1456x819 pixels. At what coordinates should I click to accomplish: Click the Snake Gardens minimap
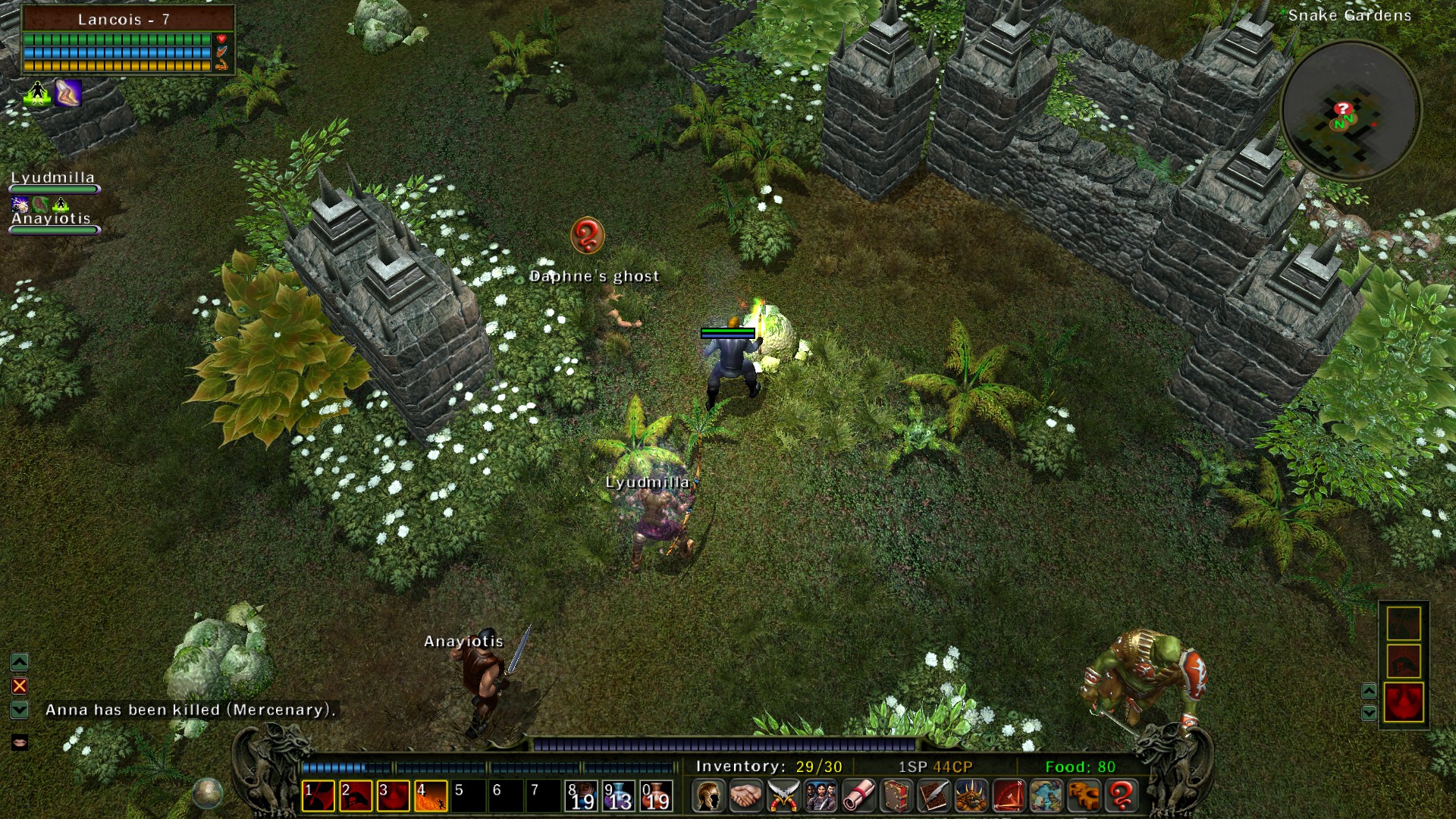tap(1350, 110)
